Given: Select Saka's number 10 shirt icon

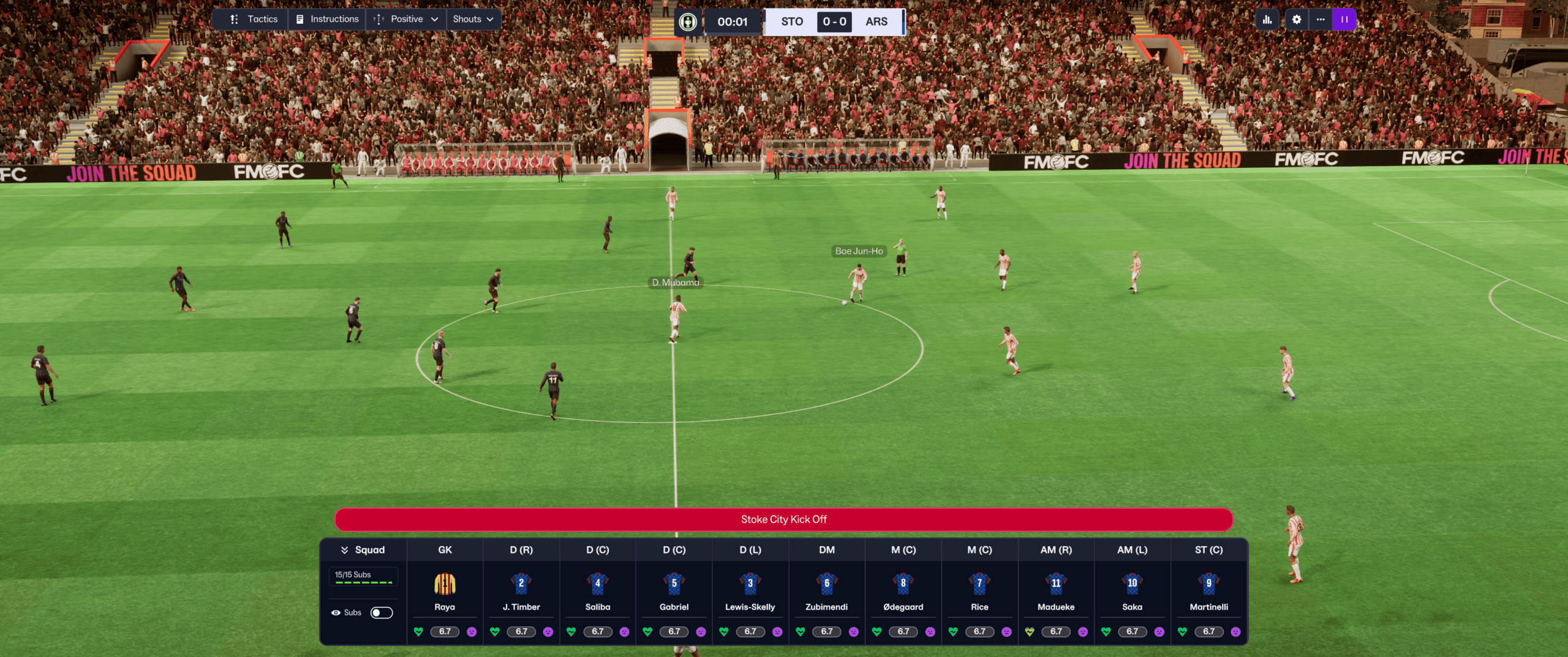Looking at the screenshot, I should 1132,583.
